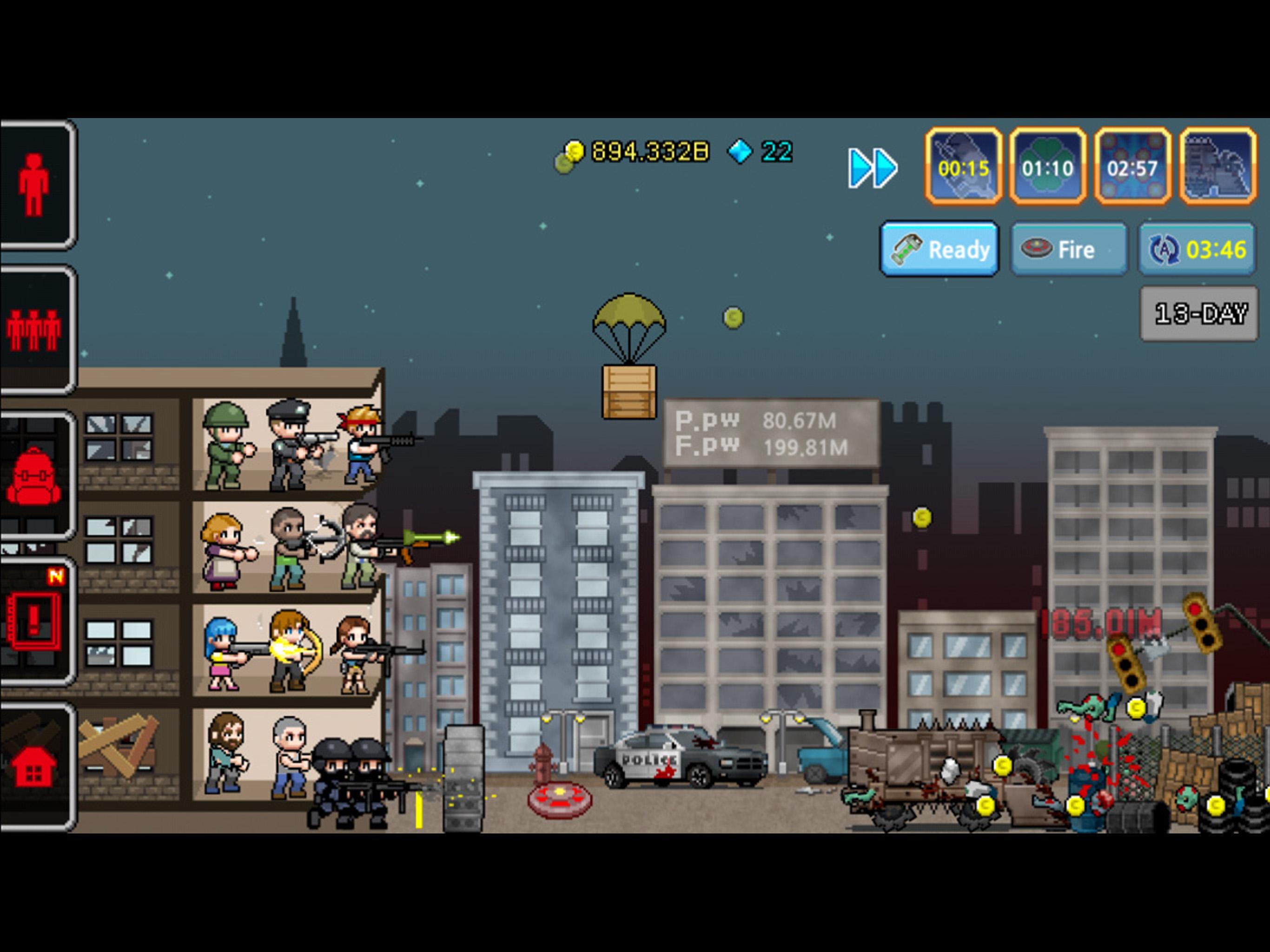
Task: Toggle the fast-forward speed arrows
Action: click(872, 166)
